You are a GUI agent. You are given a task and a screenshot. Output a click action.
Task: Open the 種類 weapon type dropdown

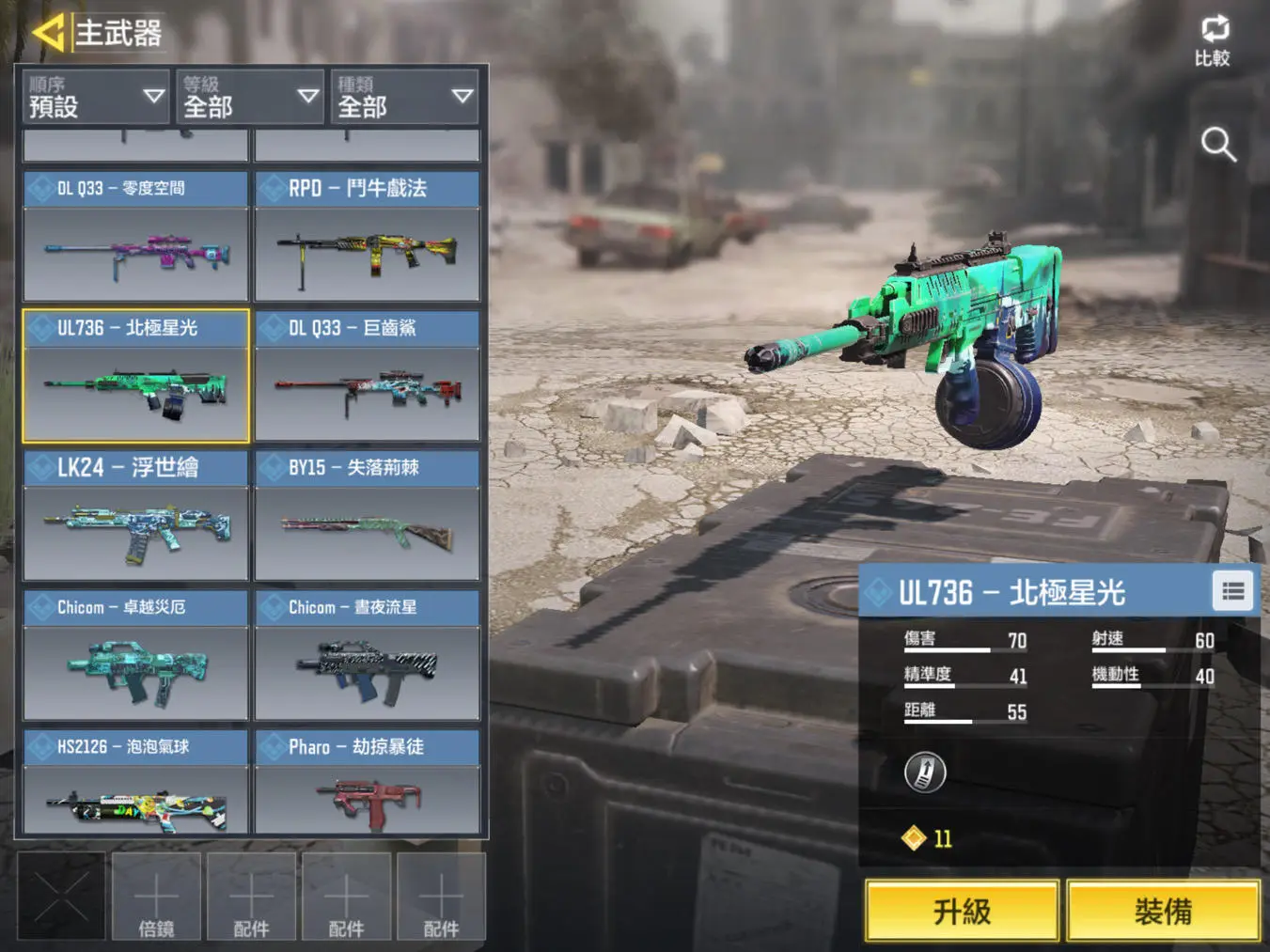403,97
